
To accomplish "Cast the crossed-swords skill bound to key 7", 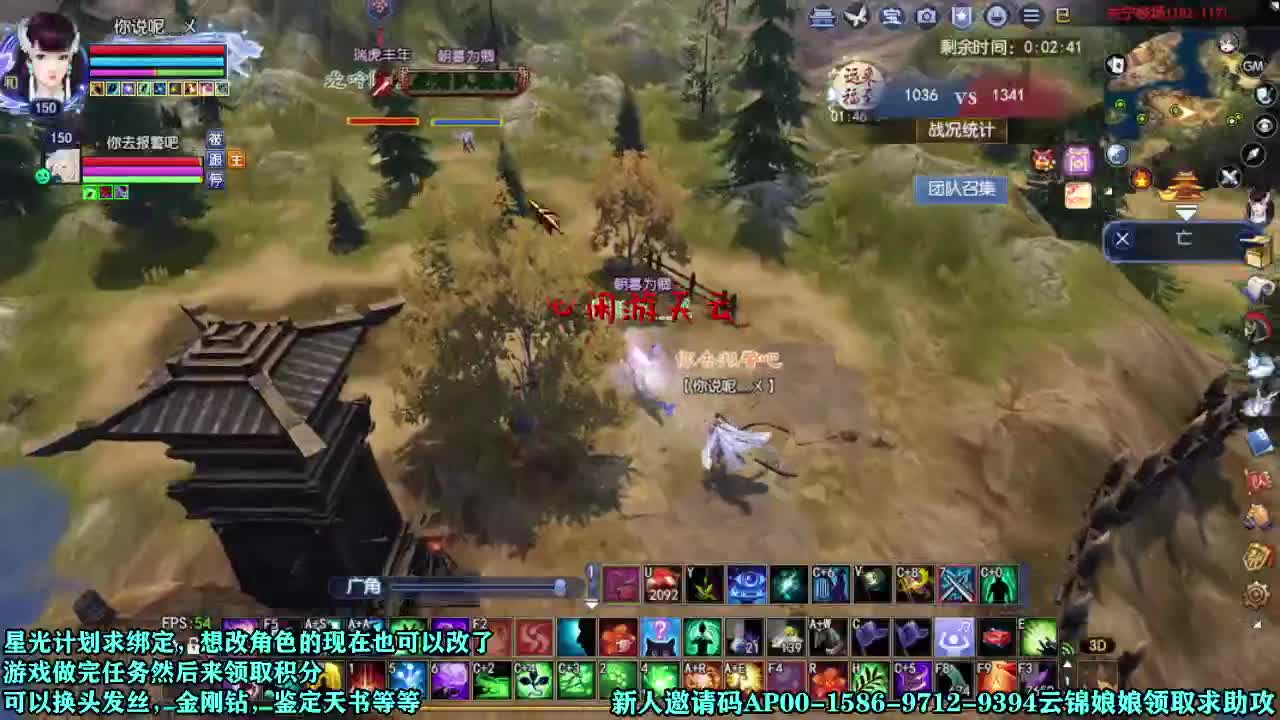I will pos(955,585).
